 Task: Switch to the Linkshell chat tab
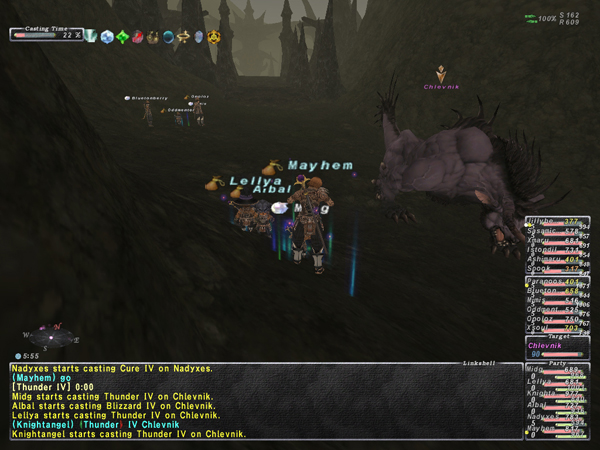coord(479,362)
